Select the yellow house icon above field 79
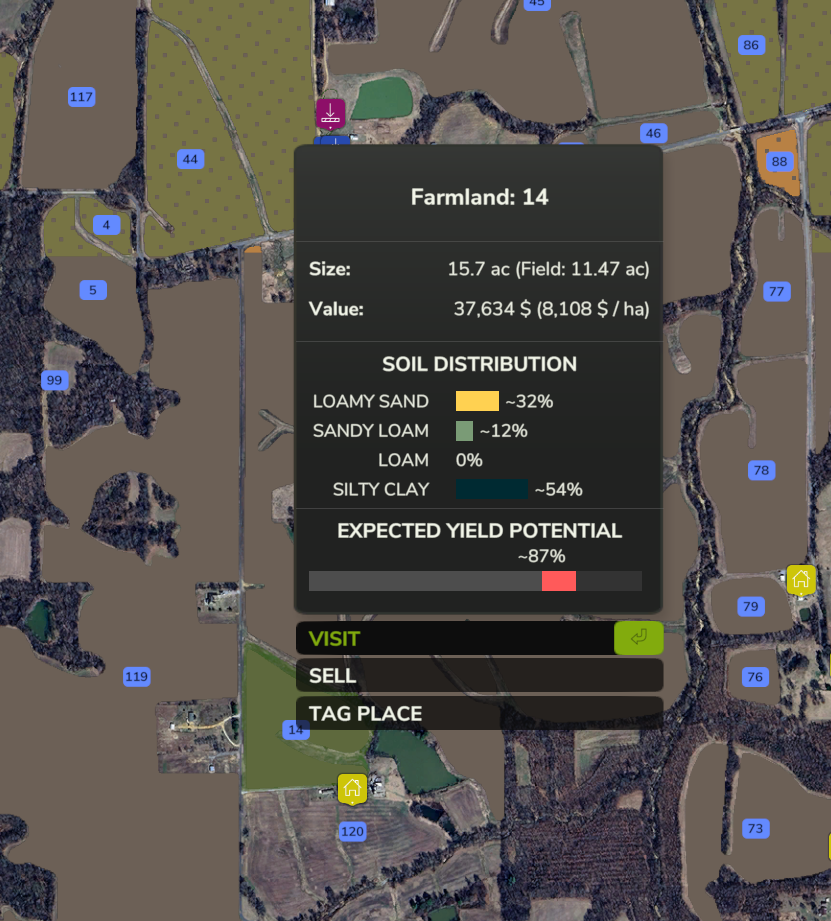The image size is (831, 921). click(800, 579)
